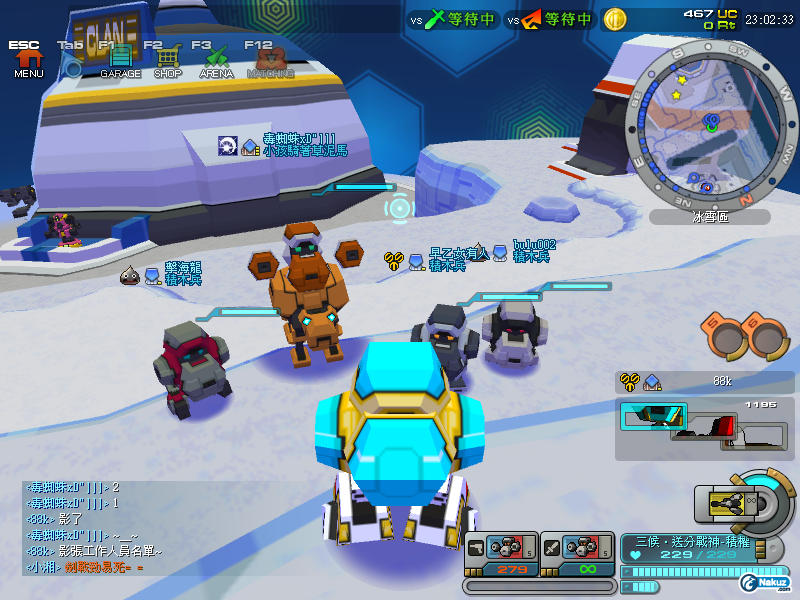Open the circular compass minimap
The height and width of the screenshot is (600, 800).
point(711,123)
